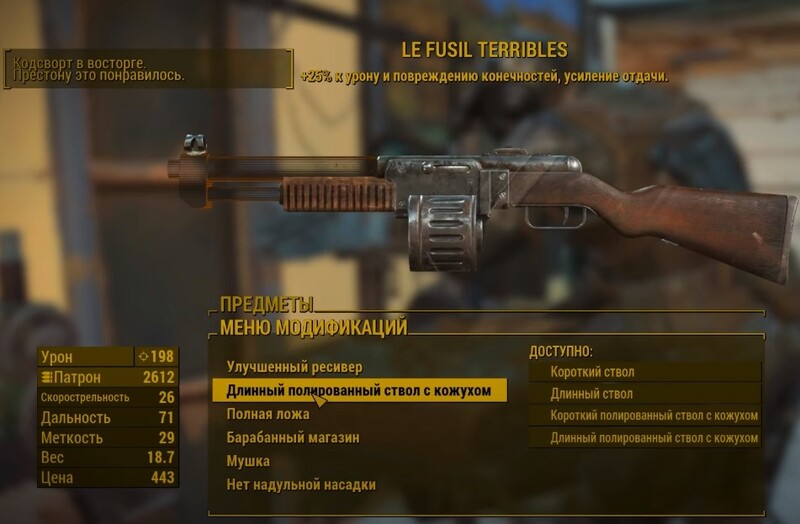Image resolution: width=800 pixels, height=524 pixels.
Task: Choose the highlighted barrel slot in Меню модификаций
Action: point(359,390)
